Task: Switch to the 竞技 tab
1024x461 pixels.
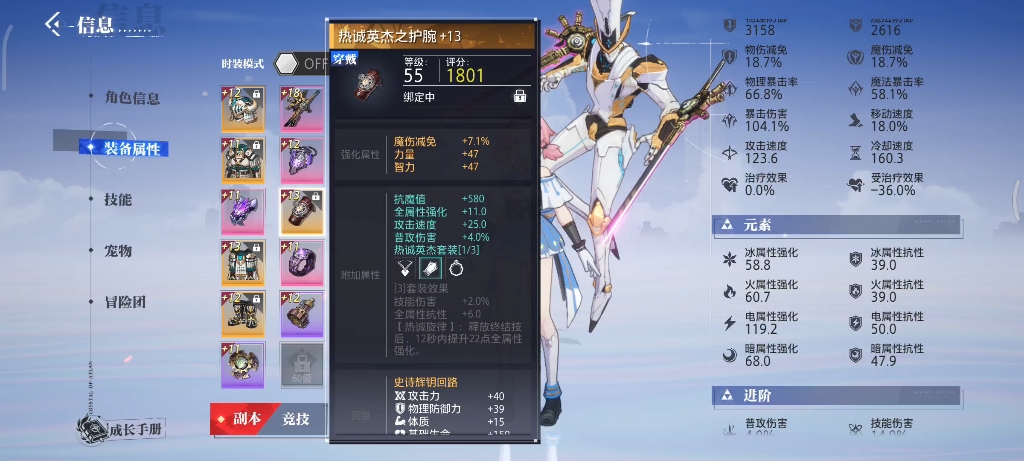Action: [x=296, y=419]
